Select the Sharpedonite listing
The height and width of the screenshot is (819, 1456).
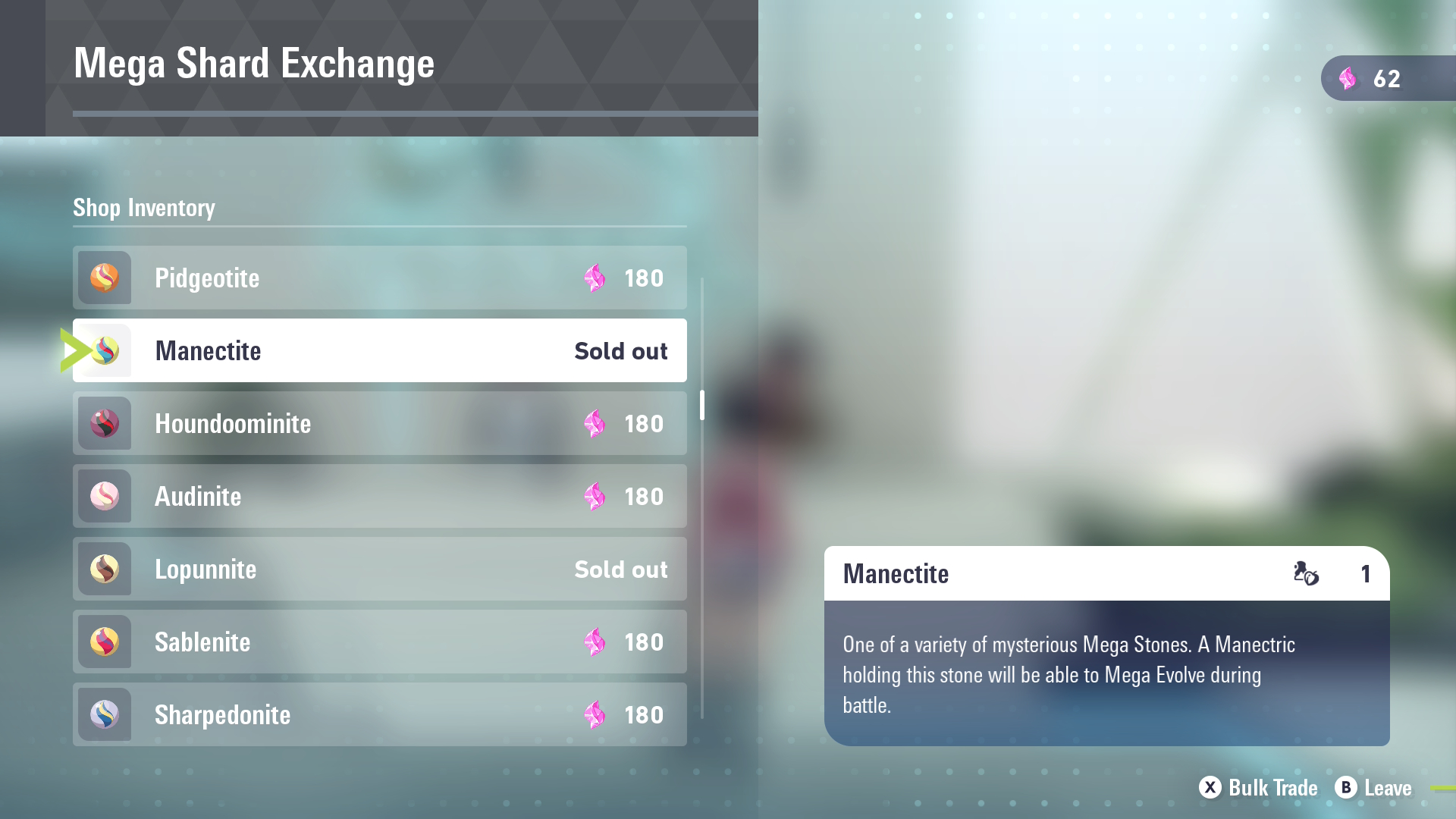coord(379,714)
